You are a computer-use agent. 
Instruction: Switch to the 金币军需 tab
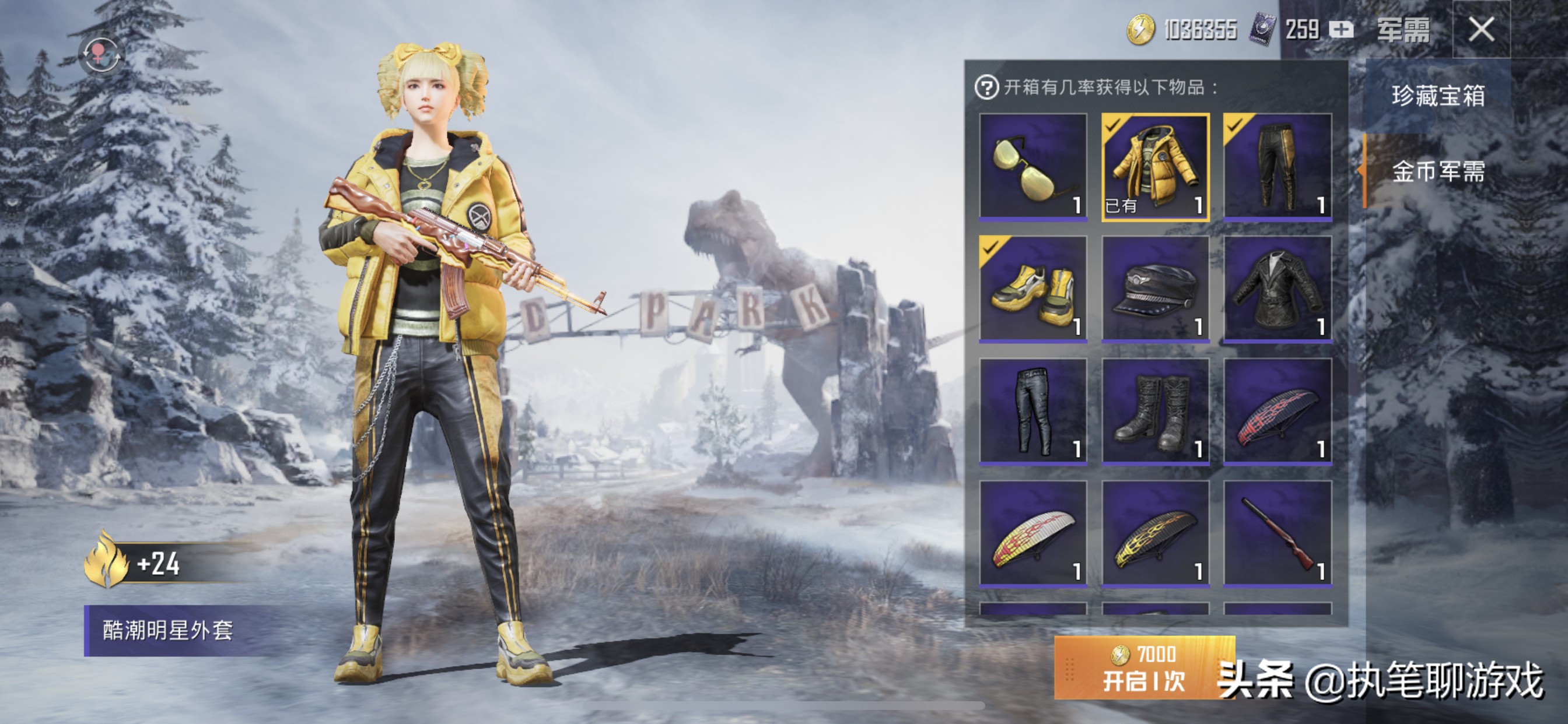point(1438,172)
